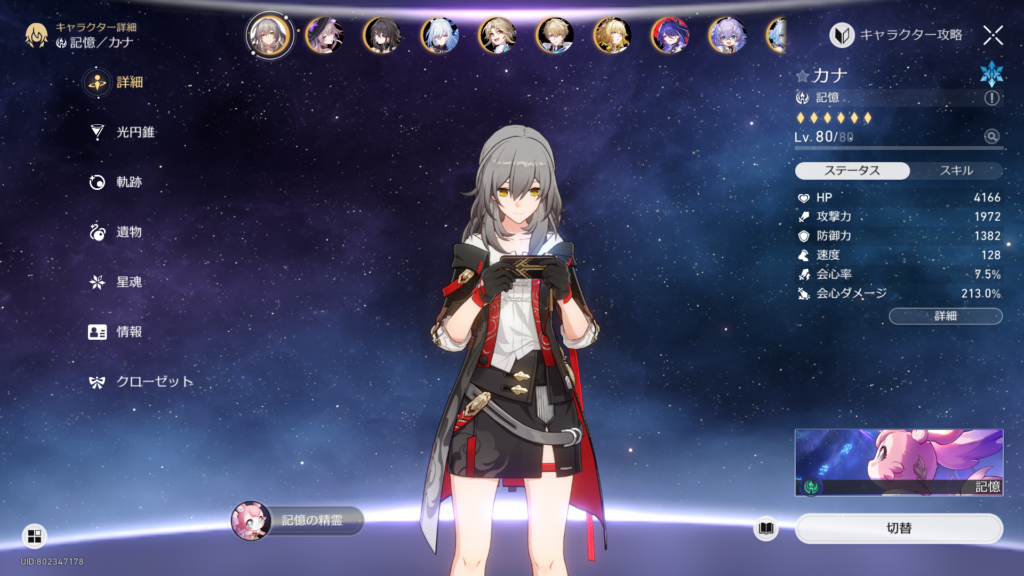The image size is (1024, 576).
Task: Open the four-square grid icon
Action: [34, 536]
